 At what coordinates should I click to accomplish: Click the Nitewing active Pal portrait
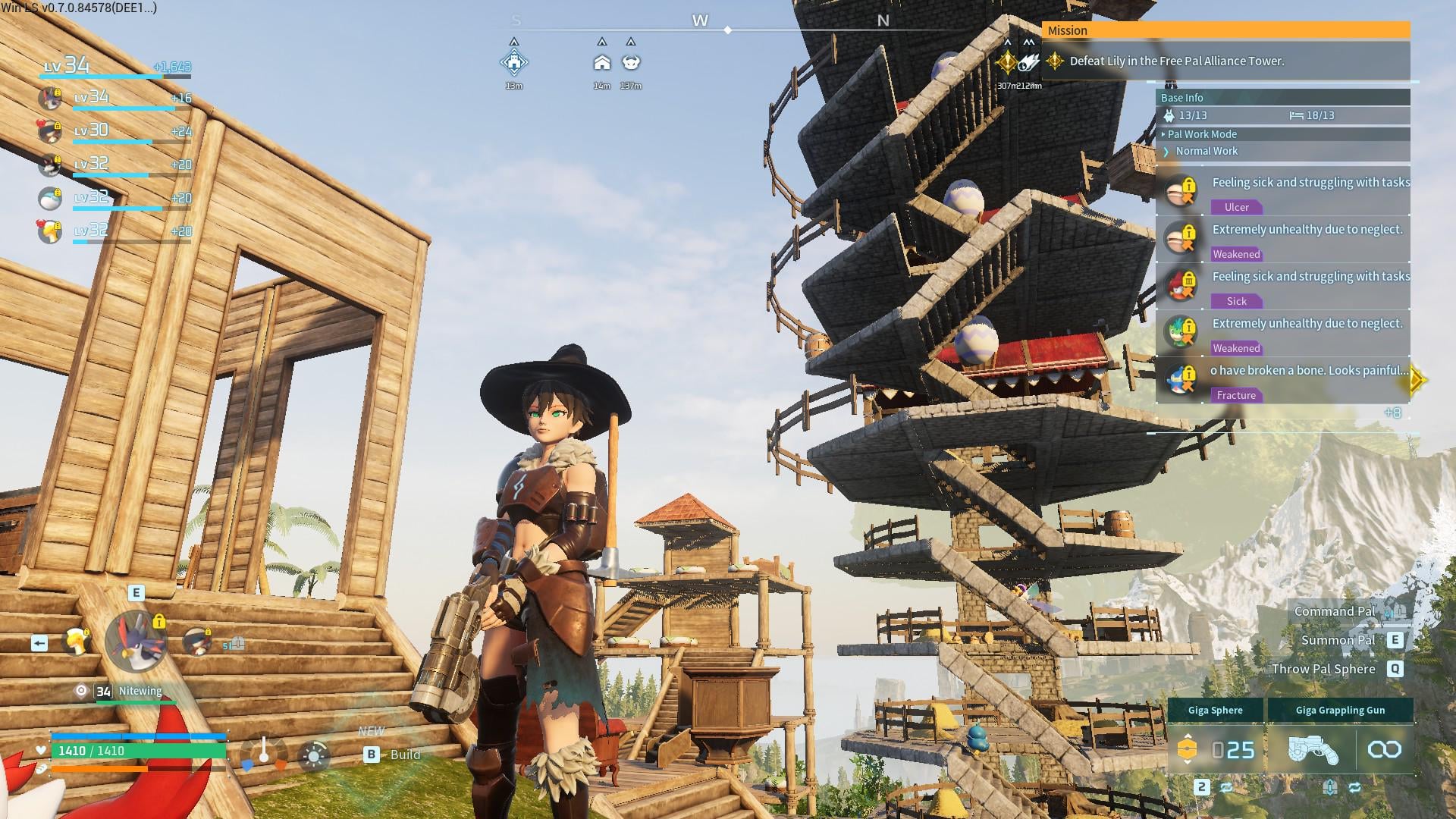[136, 642]
